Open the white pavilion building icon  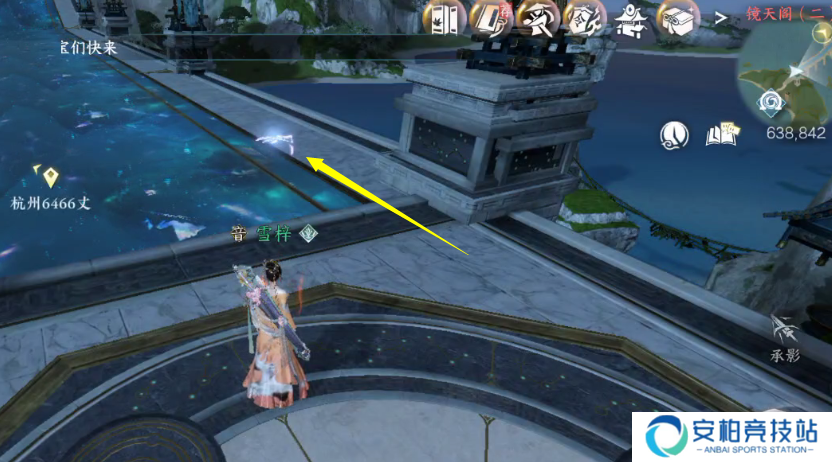pyautogui.click(x=633, y=19)
